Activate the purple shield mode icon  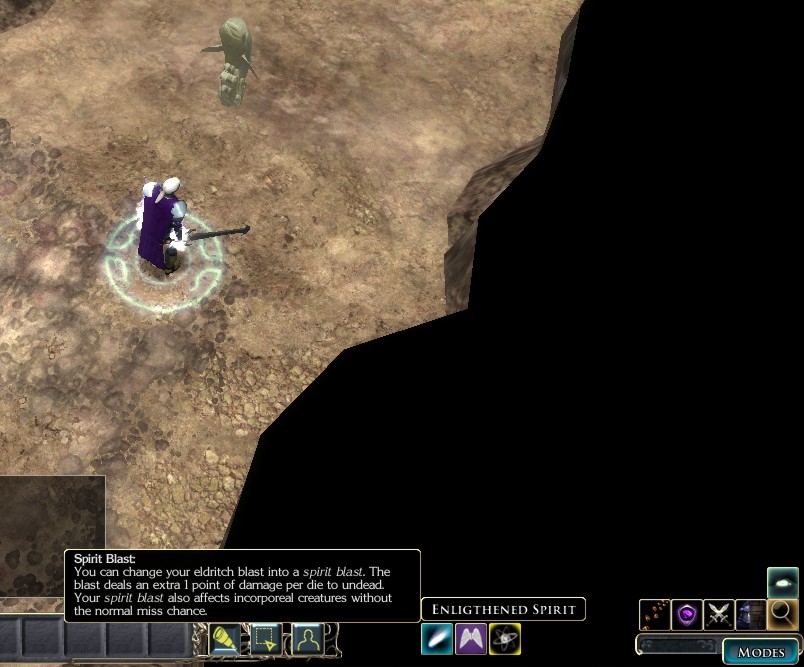687,614
